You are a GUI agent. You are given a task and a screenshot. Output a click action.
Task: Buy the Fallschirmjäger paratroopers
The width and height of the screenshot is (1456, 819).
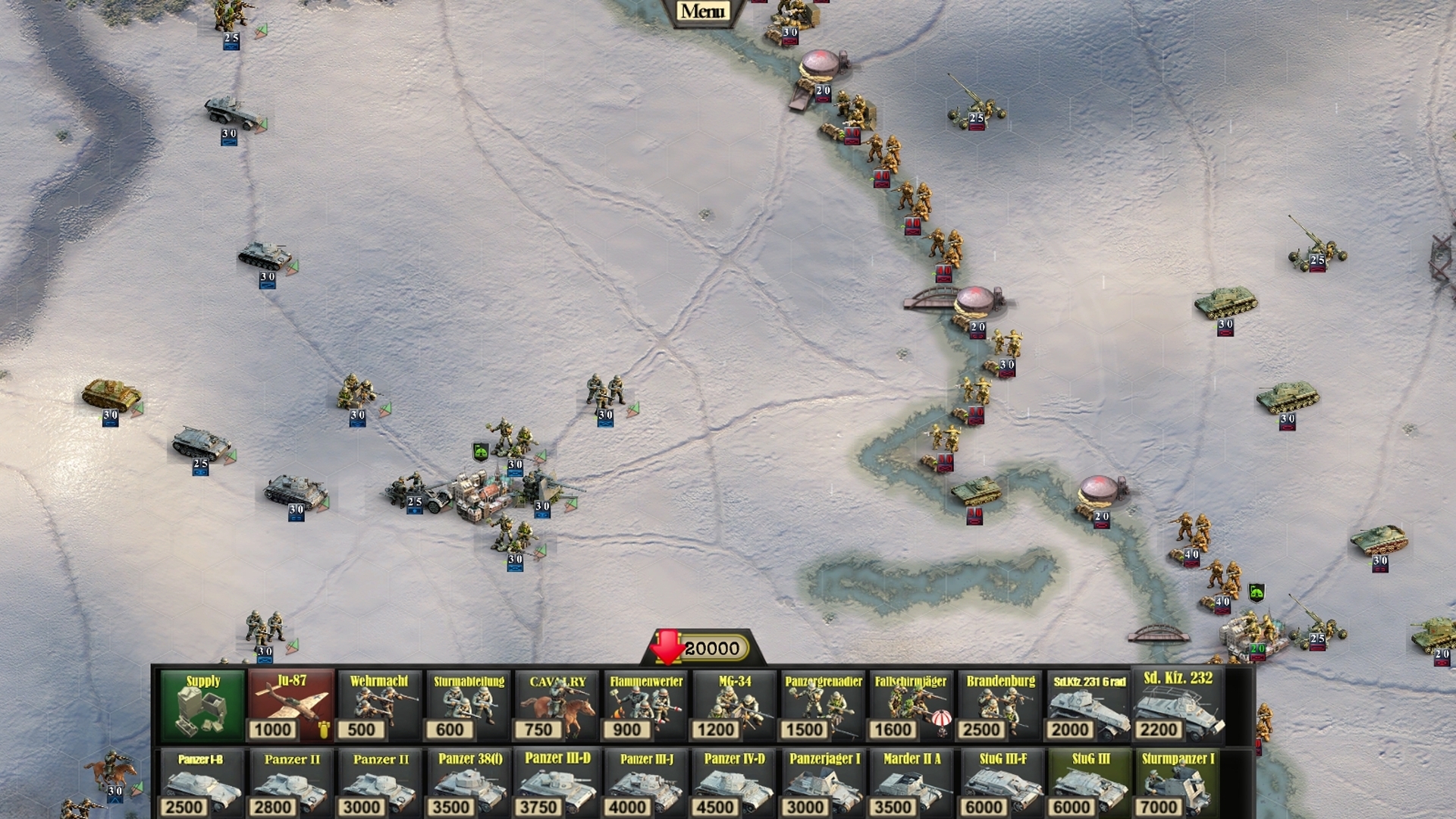tap(911, 706)
